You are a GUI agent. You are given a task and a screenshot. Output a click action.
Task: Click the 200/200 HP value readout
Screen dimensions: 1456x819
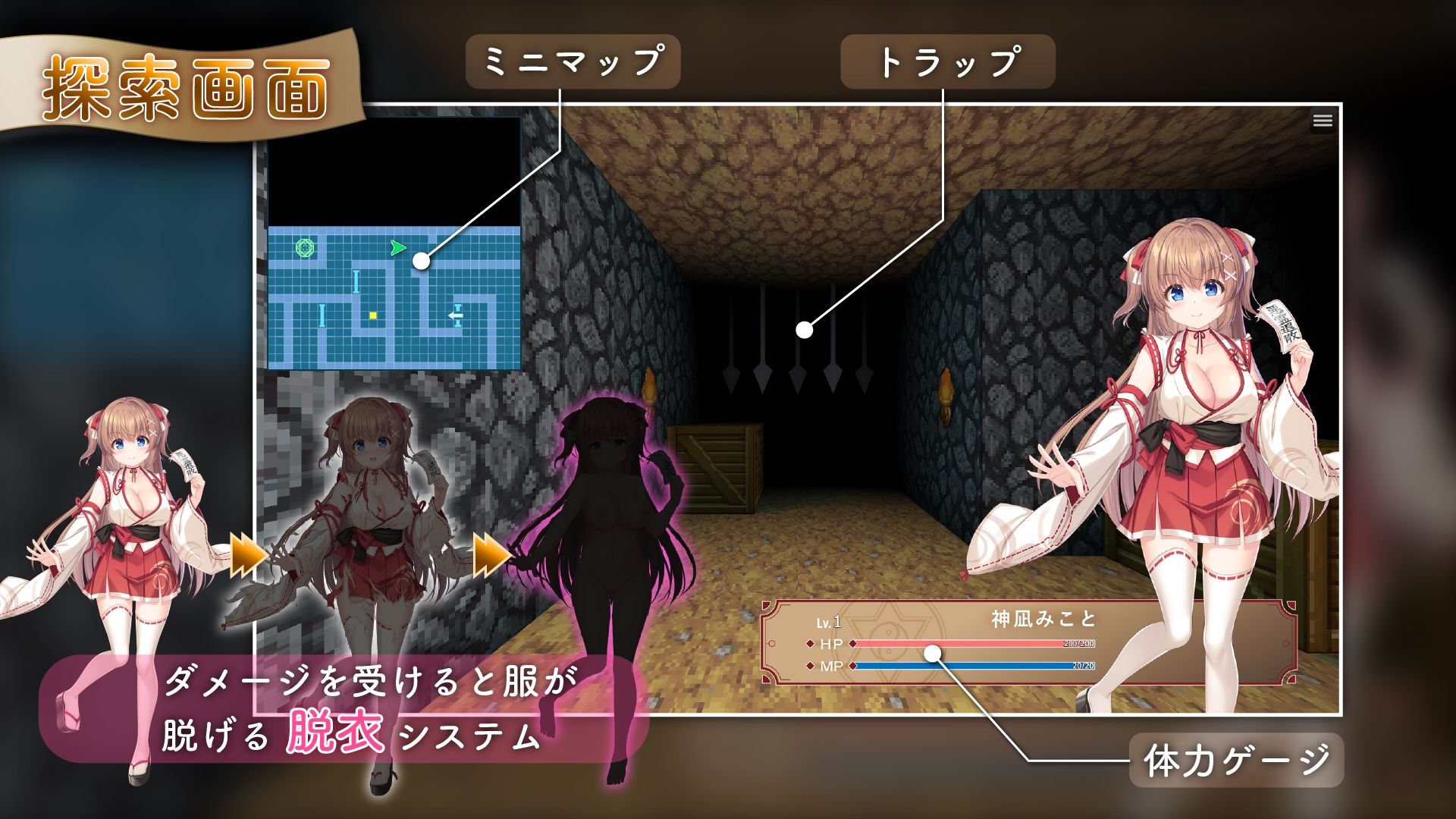click(x=1078, y=643)
